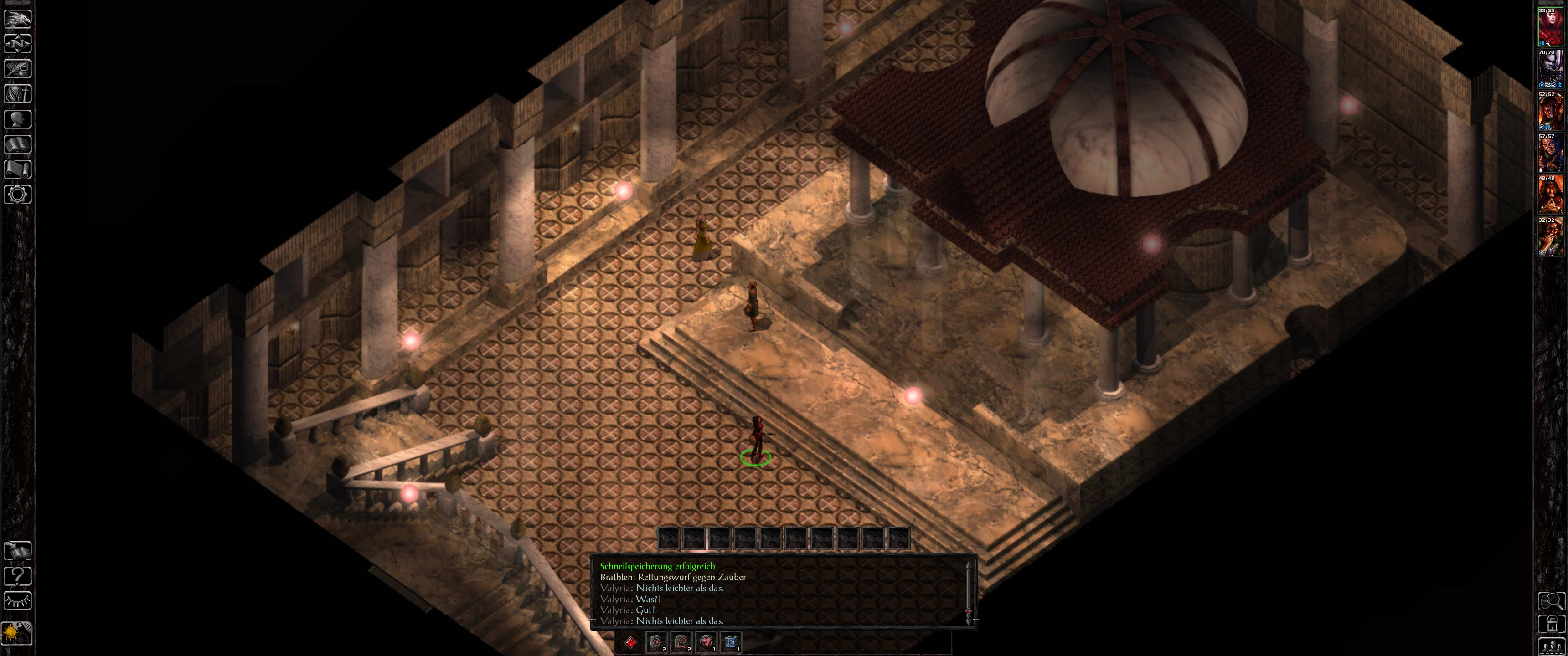Click the closed eye icon
The image size is (1568, 656).
pyautogui.click(x=18, y=601)
